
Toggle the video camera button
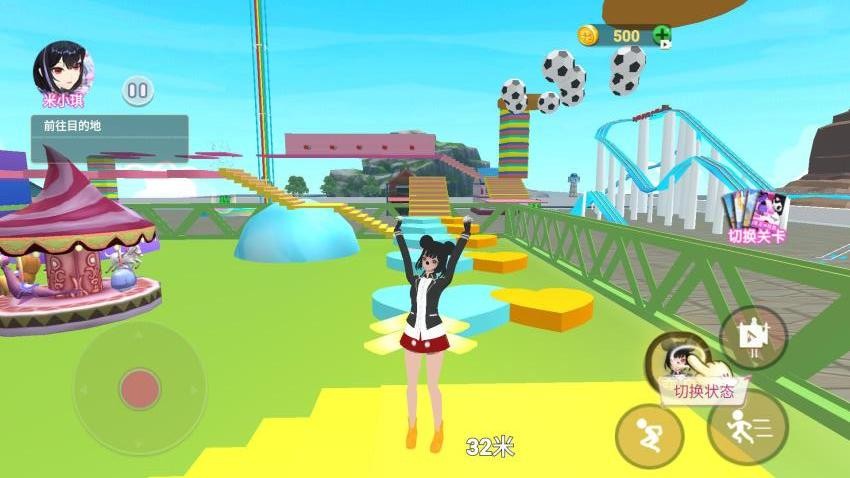pyautogui.click(x=753, y=337)
